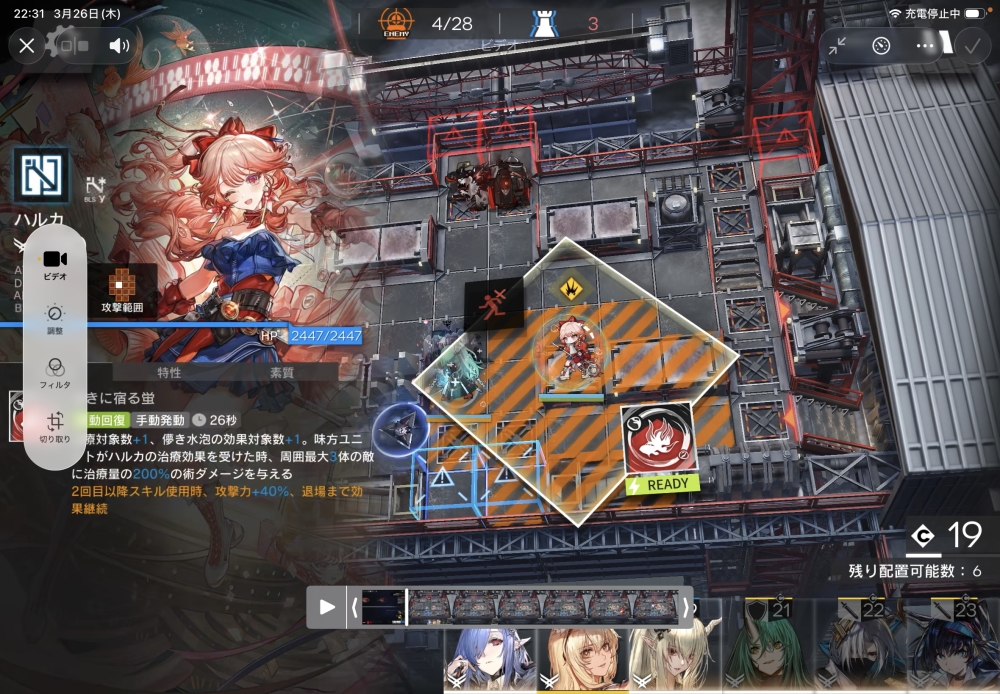The image size is (1000, 694).
Task: Play the video from the timeline
Action: click(x=327, y=606)
